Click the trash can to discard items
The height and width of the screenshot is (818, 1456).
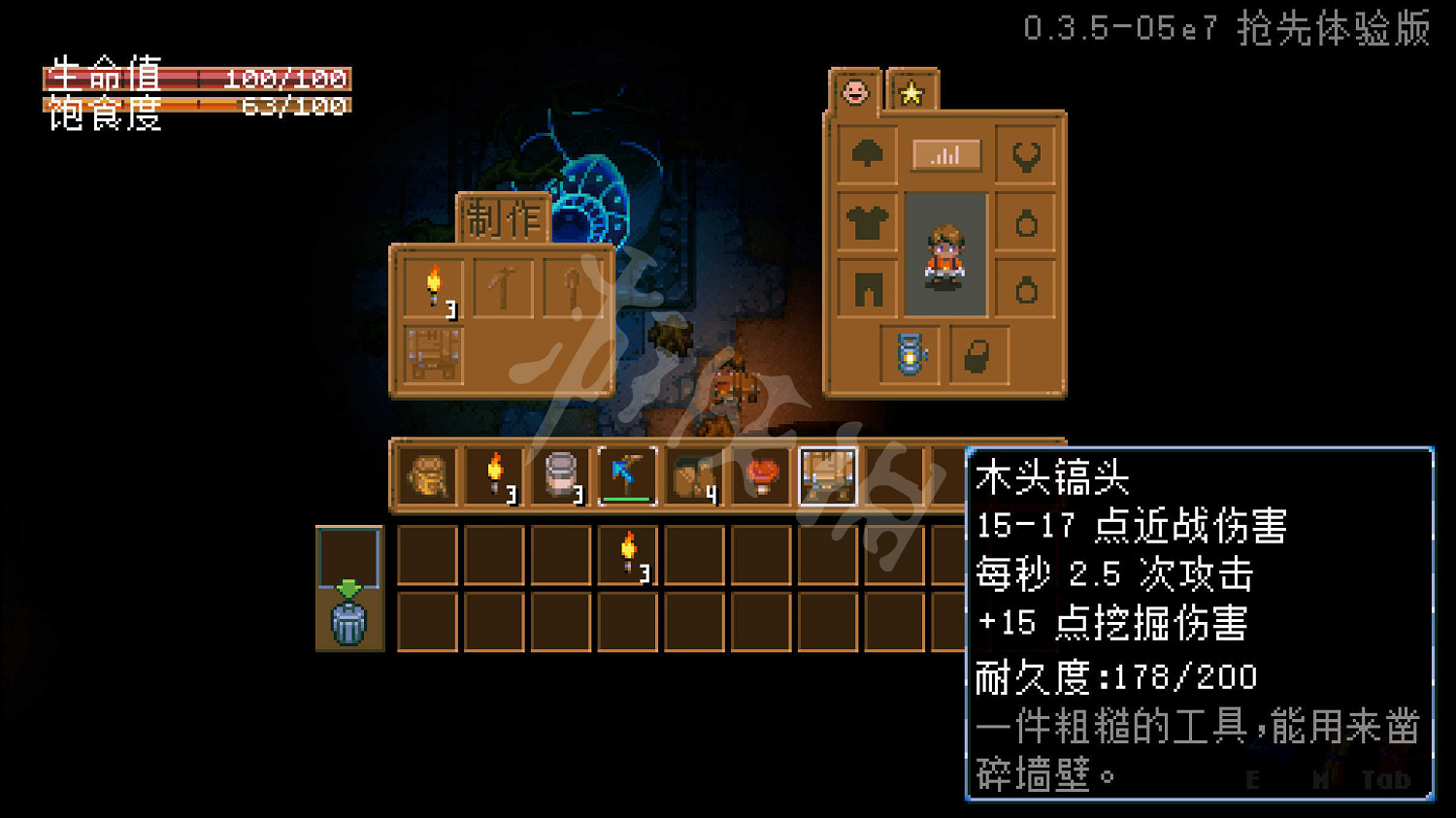(347, 626)
